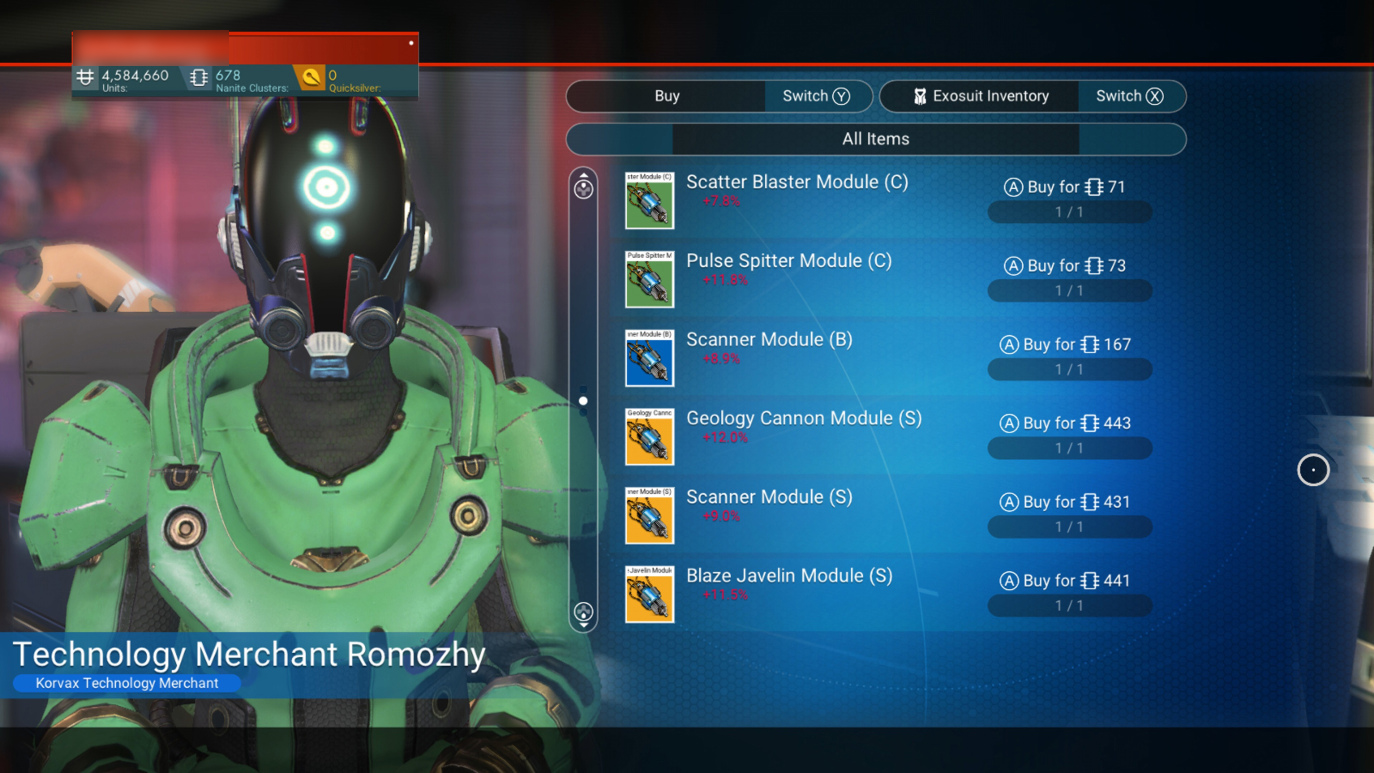Pick the Blaze Javelin Module (S) entry

tap(789, 576)
